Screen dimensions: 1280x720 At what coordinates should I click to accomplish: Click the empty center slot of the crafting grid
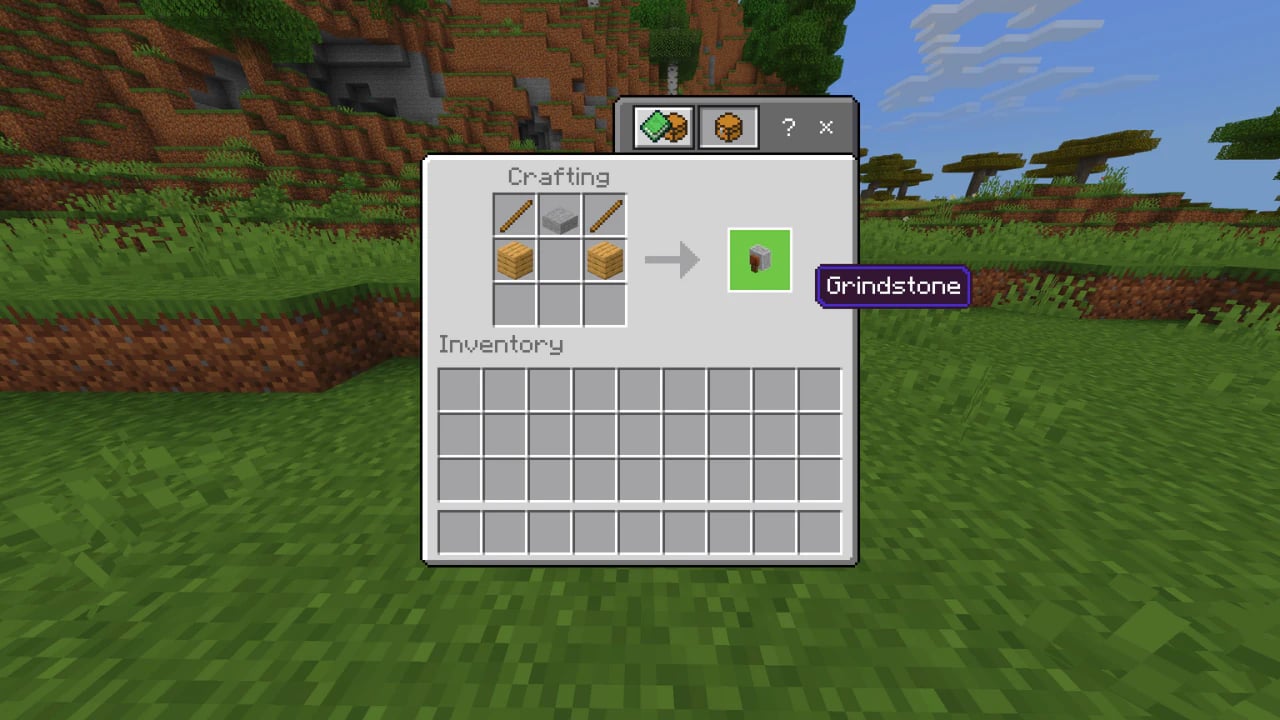[559, 260]
